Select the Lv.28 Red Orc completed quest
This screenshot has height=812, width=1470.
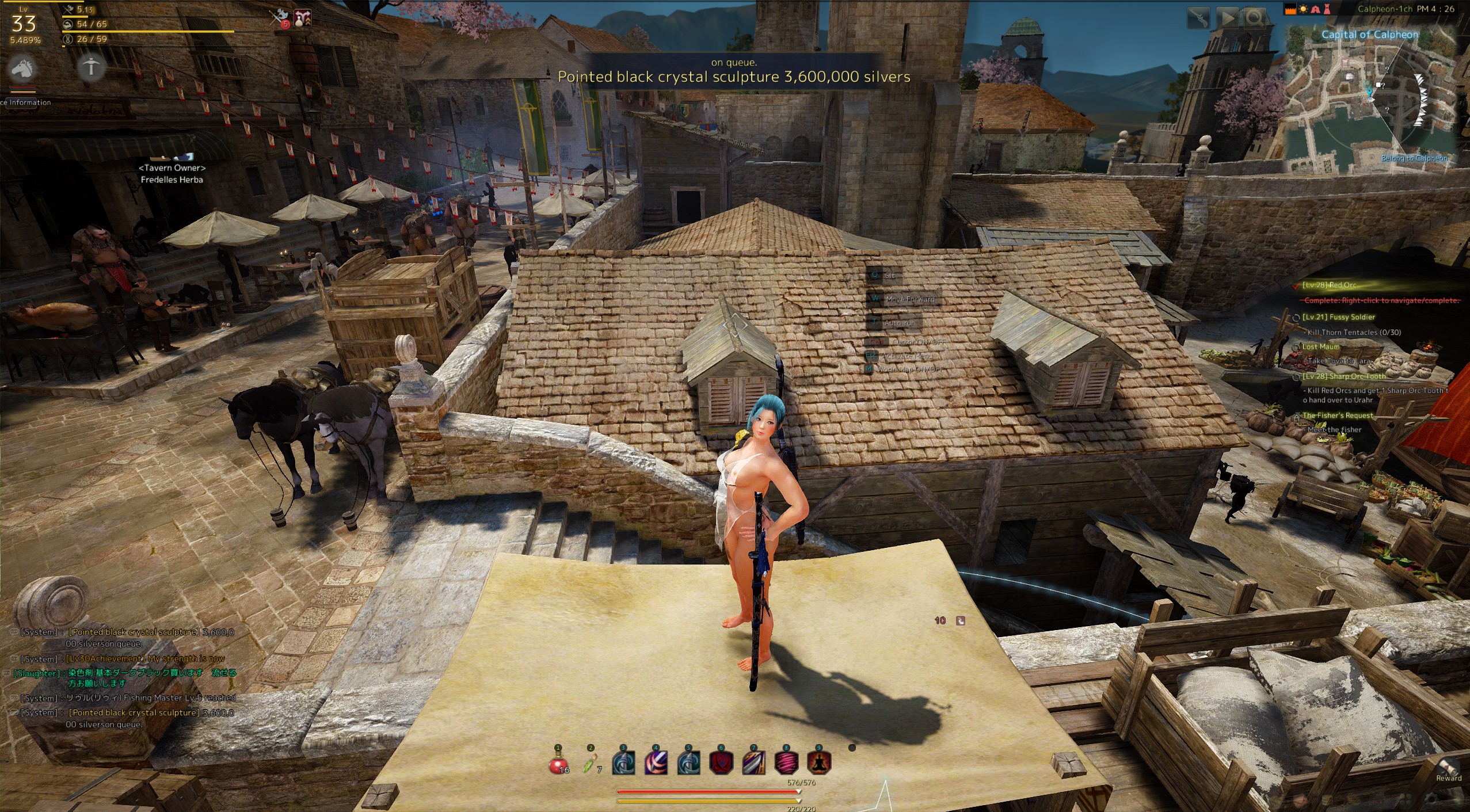click(x=1330, y=285)
